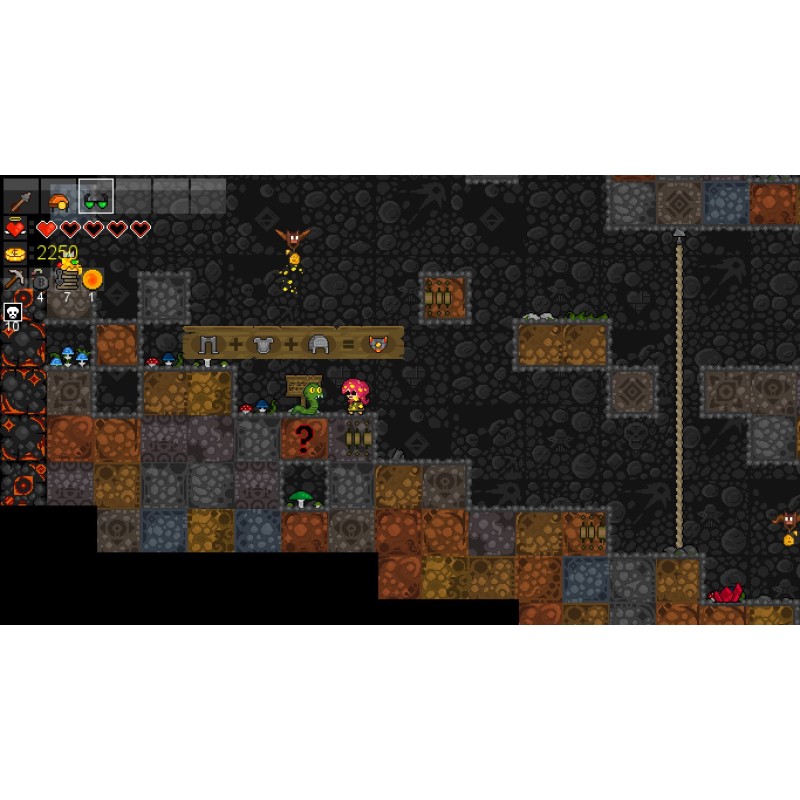
Task: Click the gold coin currency icon
Action: pyautogui.click(x=15, y=254)
